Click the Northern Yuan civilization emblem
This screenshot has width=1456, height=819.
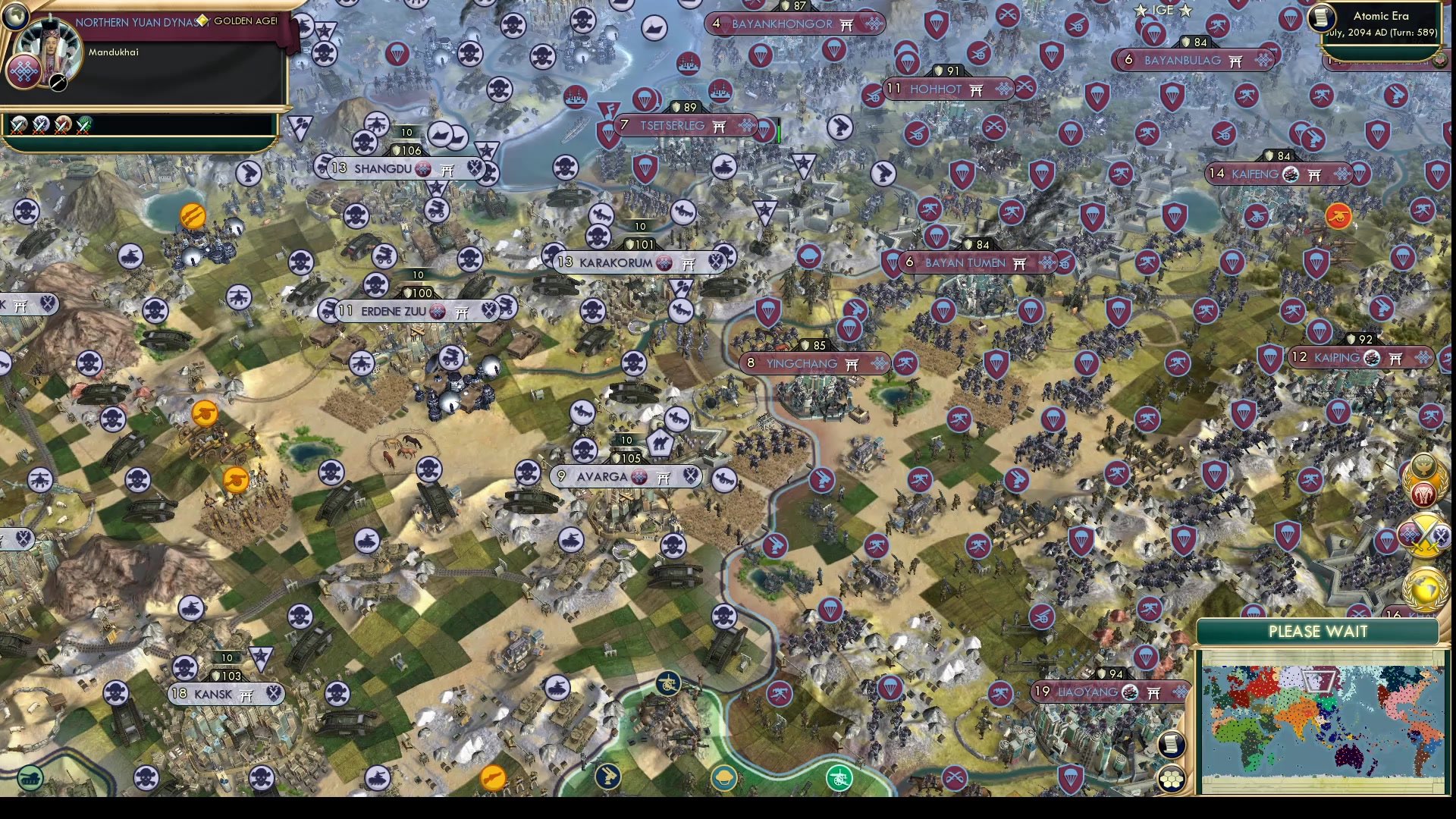pyautogui.click(x=24, y=73)
